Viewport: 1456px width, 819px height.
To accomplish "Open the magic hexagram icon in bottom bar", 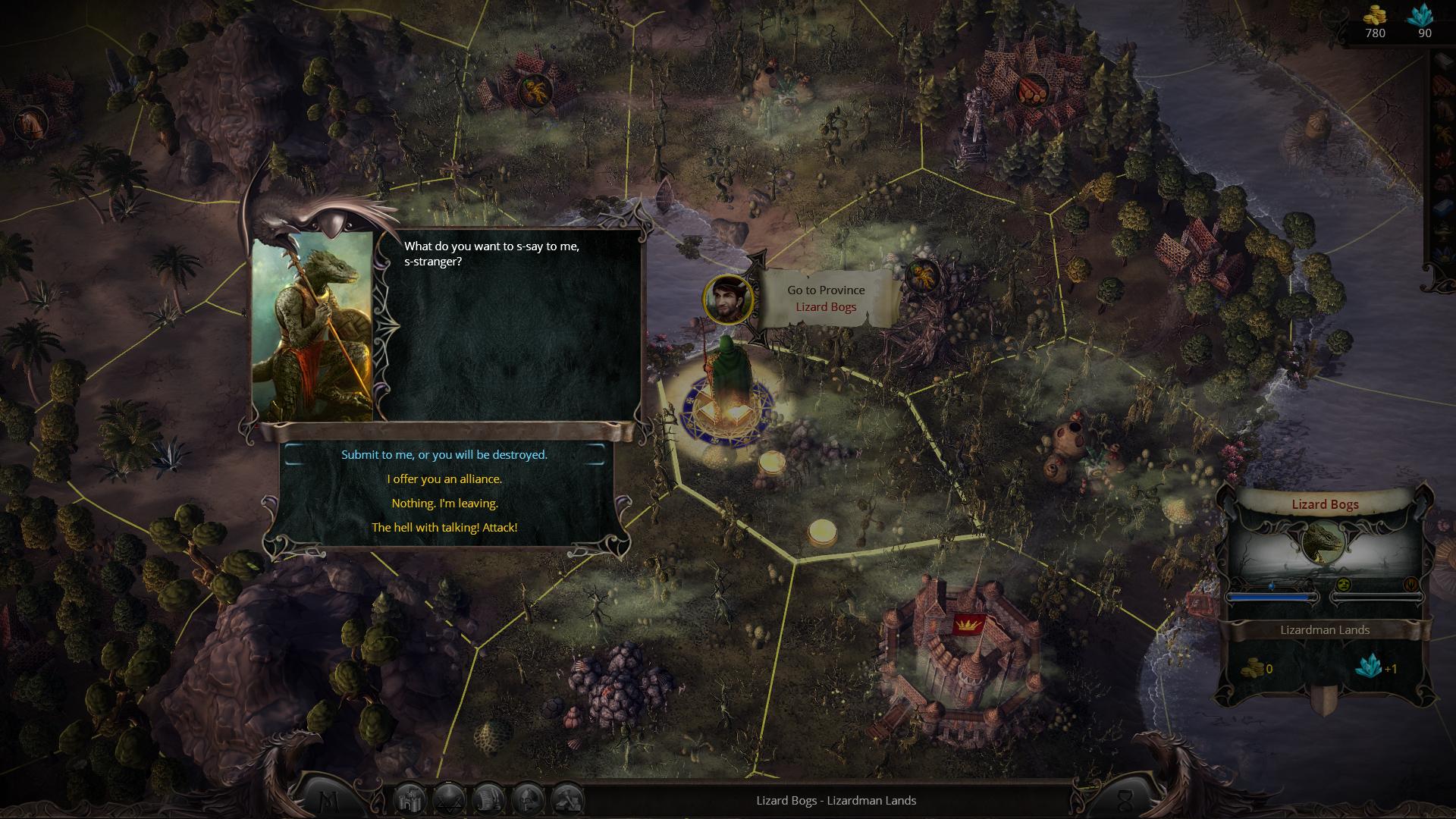I will [449, 799].
